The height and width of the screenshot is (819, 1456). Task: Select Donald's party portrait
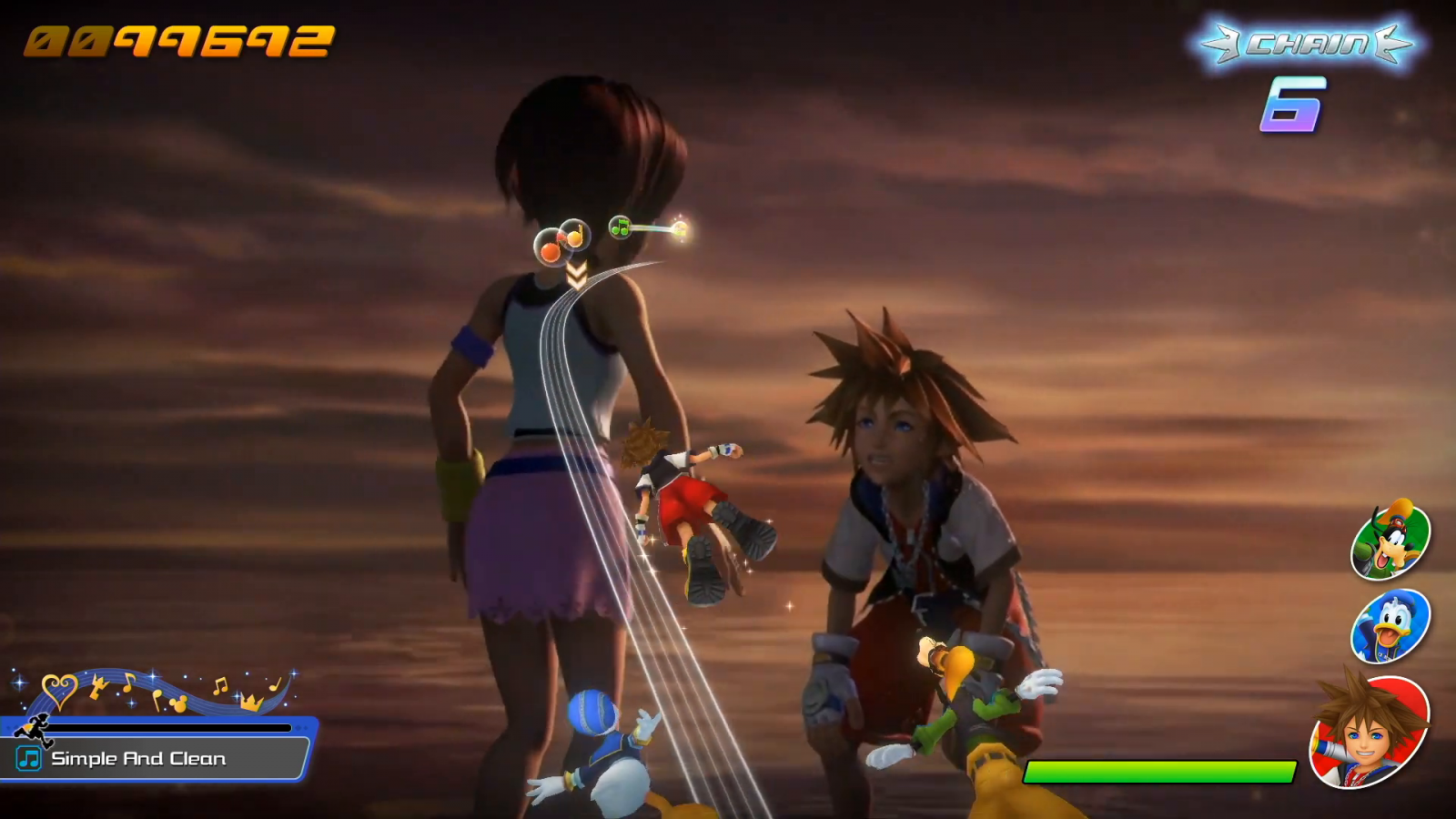pyautogui.click(x=1390, y=627)
